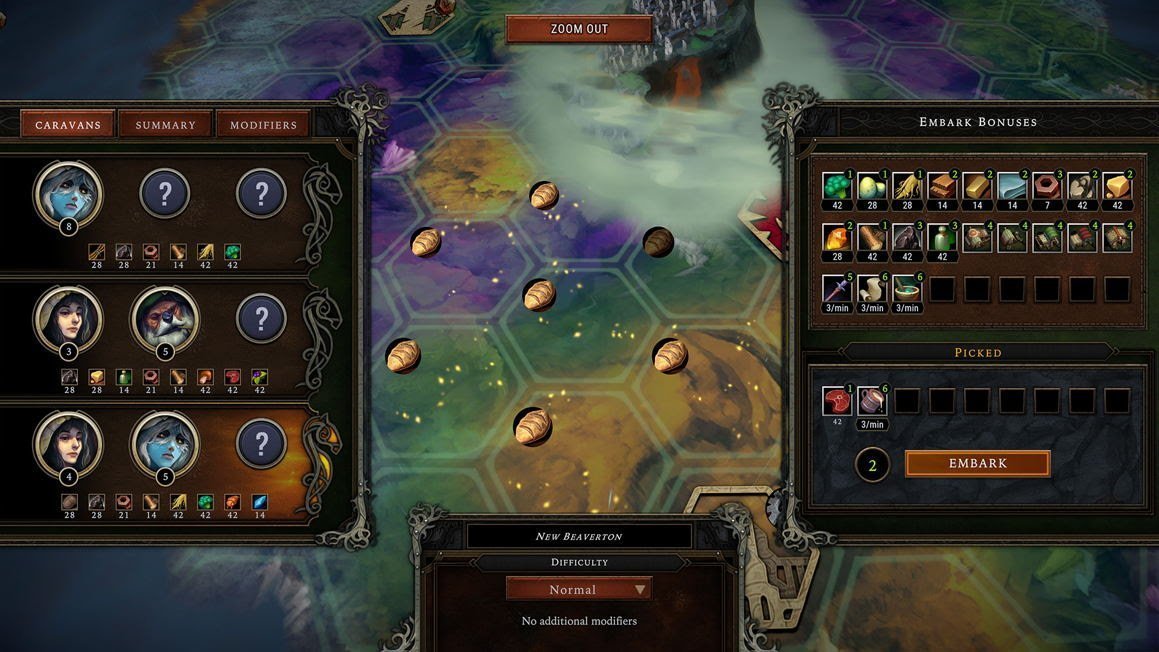Select the mortar bowl 3/min bonus
Viewport: 1159px width, 652px height.
tap(906, 289)
